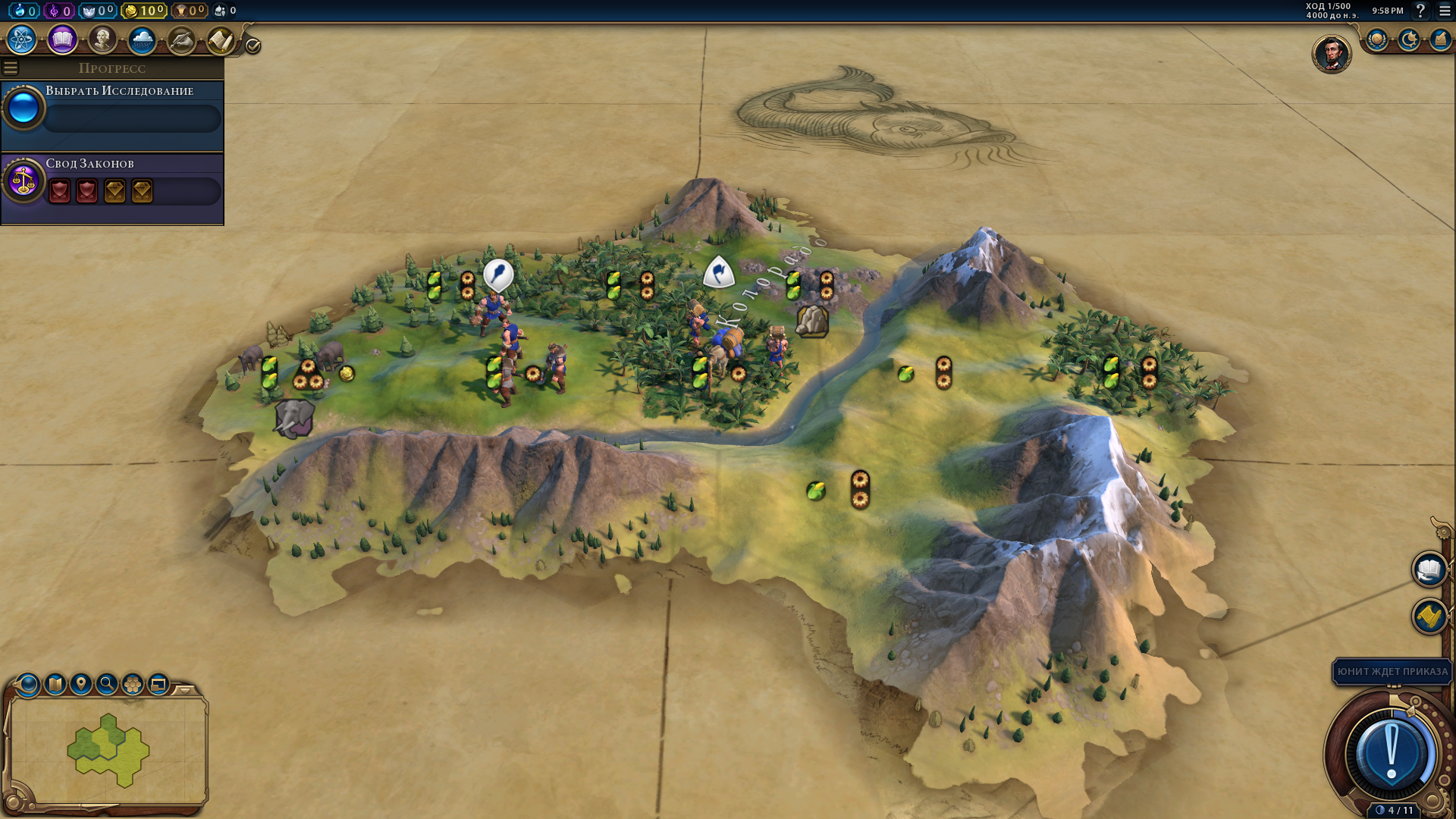Open the hand with quill panel
1456x819 pixels.
coord(181,39)
